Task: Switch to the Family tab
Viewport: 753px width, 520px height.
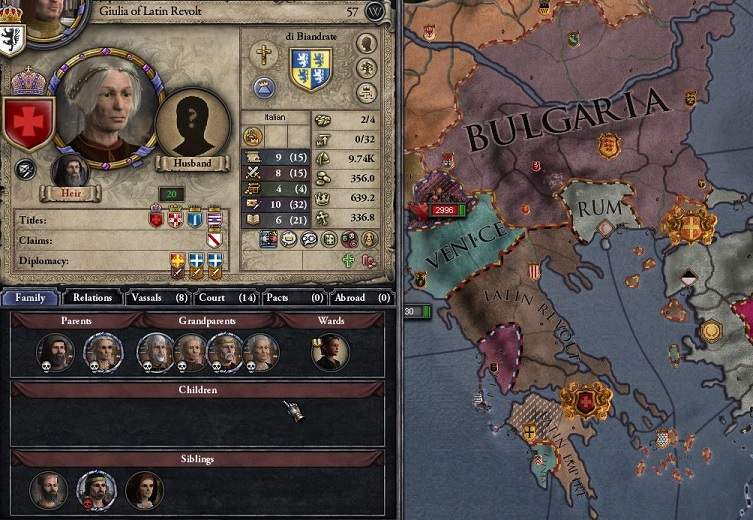Action: pos(30,297)
